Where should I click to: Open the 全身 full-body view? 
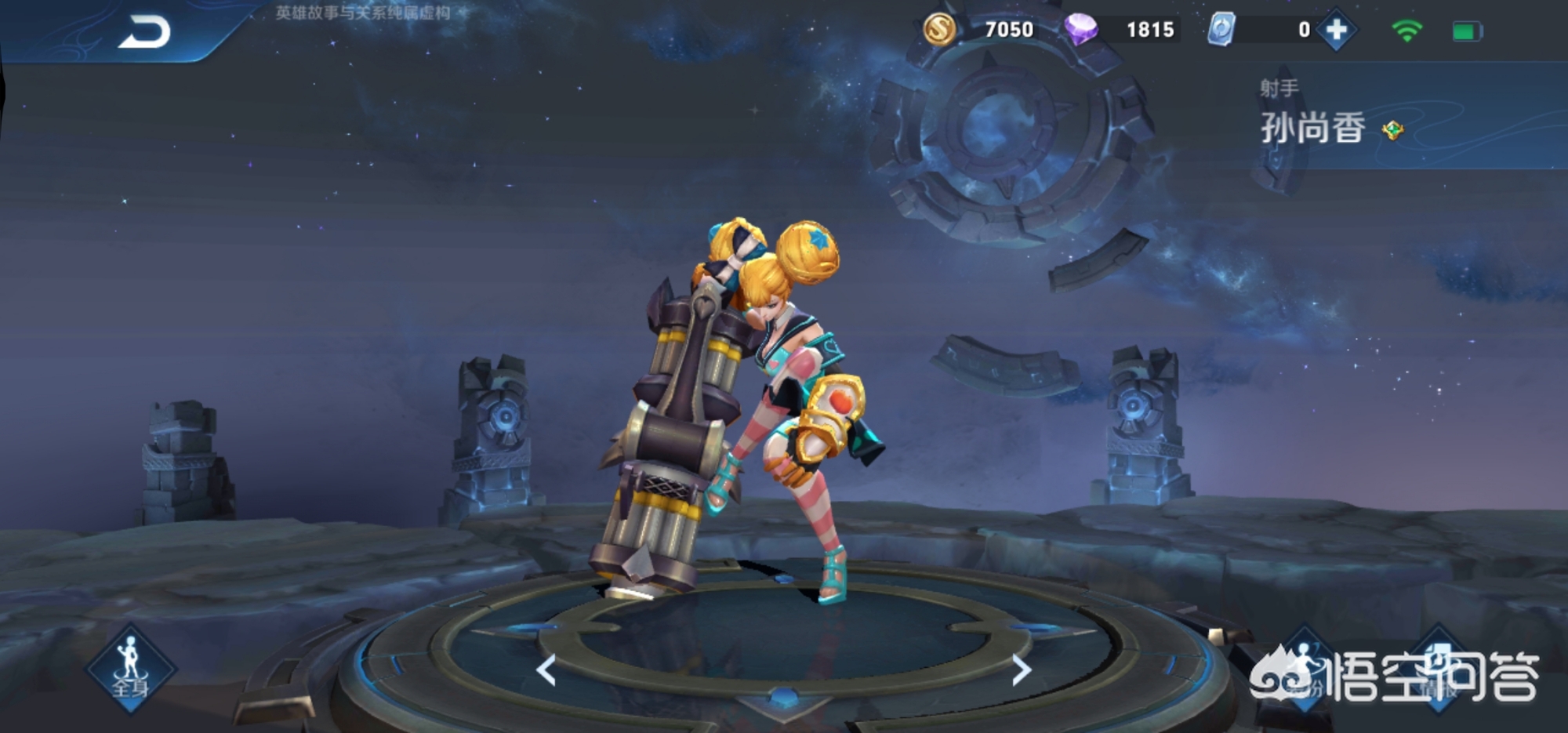point(130,669)
